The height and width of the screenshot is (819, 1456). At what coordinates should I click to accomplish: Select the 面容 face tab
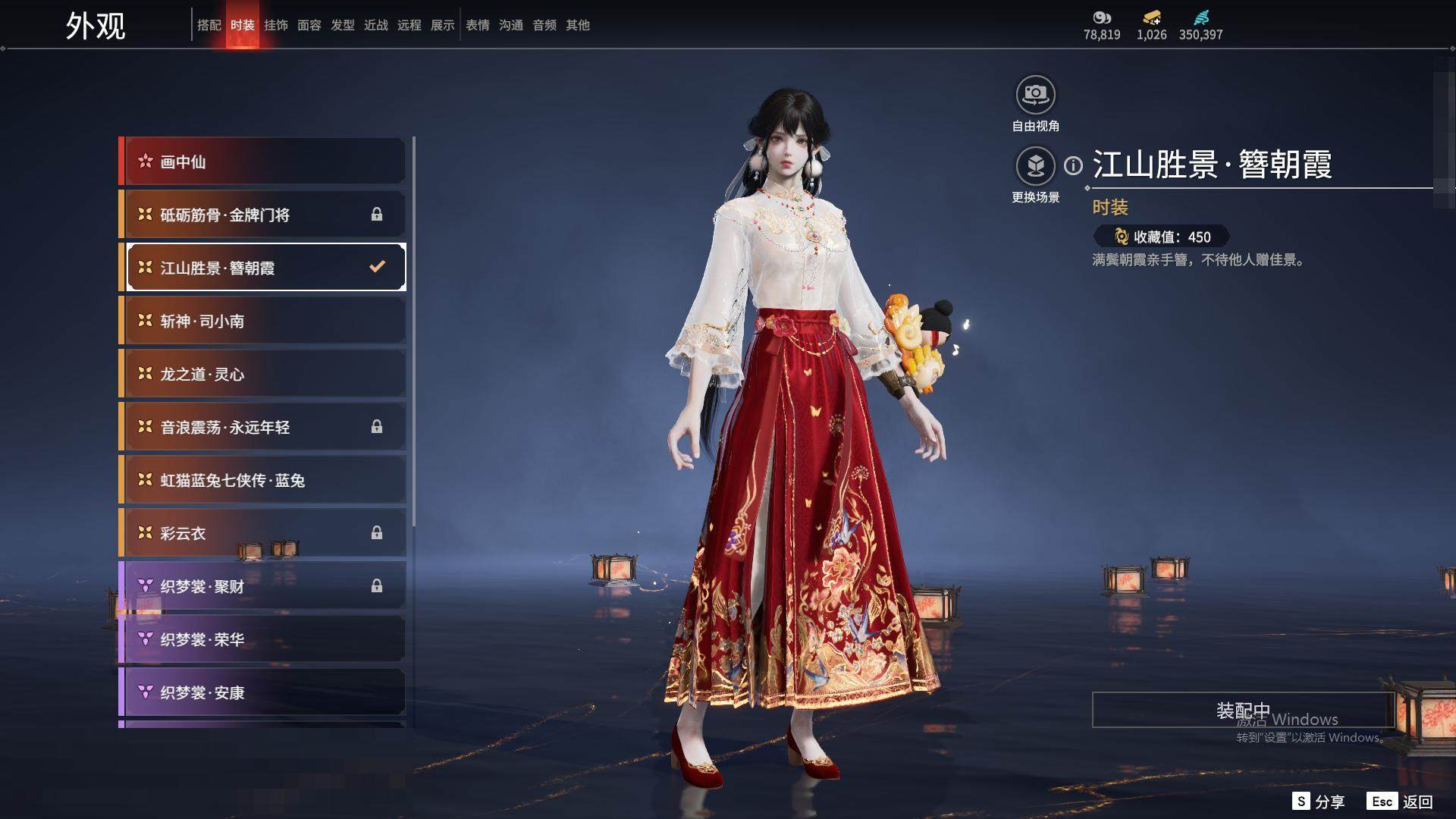pyautogui.click(x=309, y=25)
